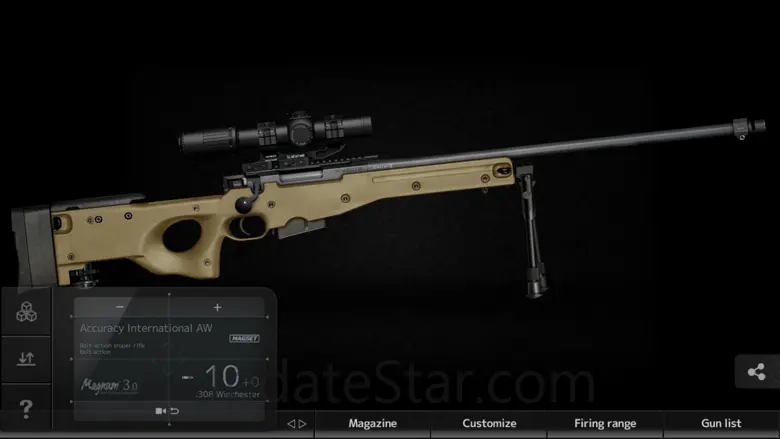
Task: Open the Customize menu
Action: [489, 423]
